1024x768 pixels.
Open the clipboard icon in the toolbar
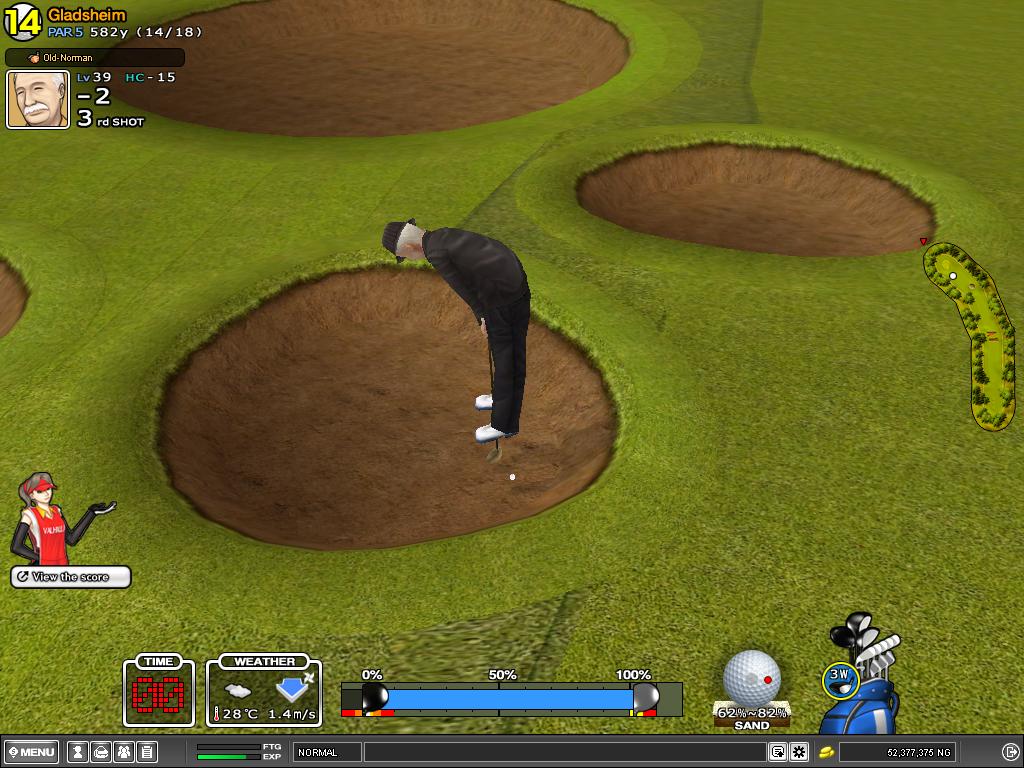146,752
